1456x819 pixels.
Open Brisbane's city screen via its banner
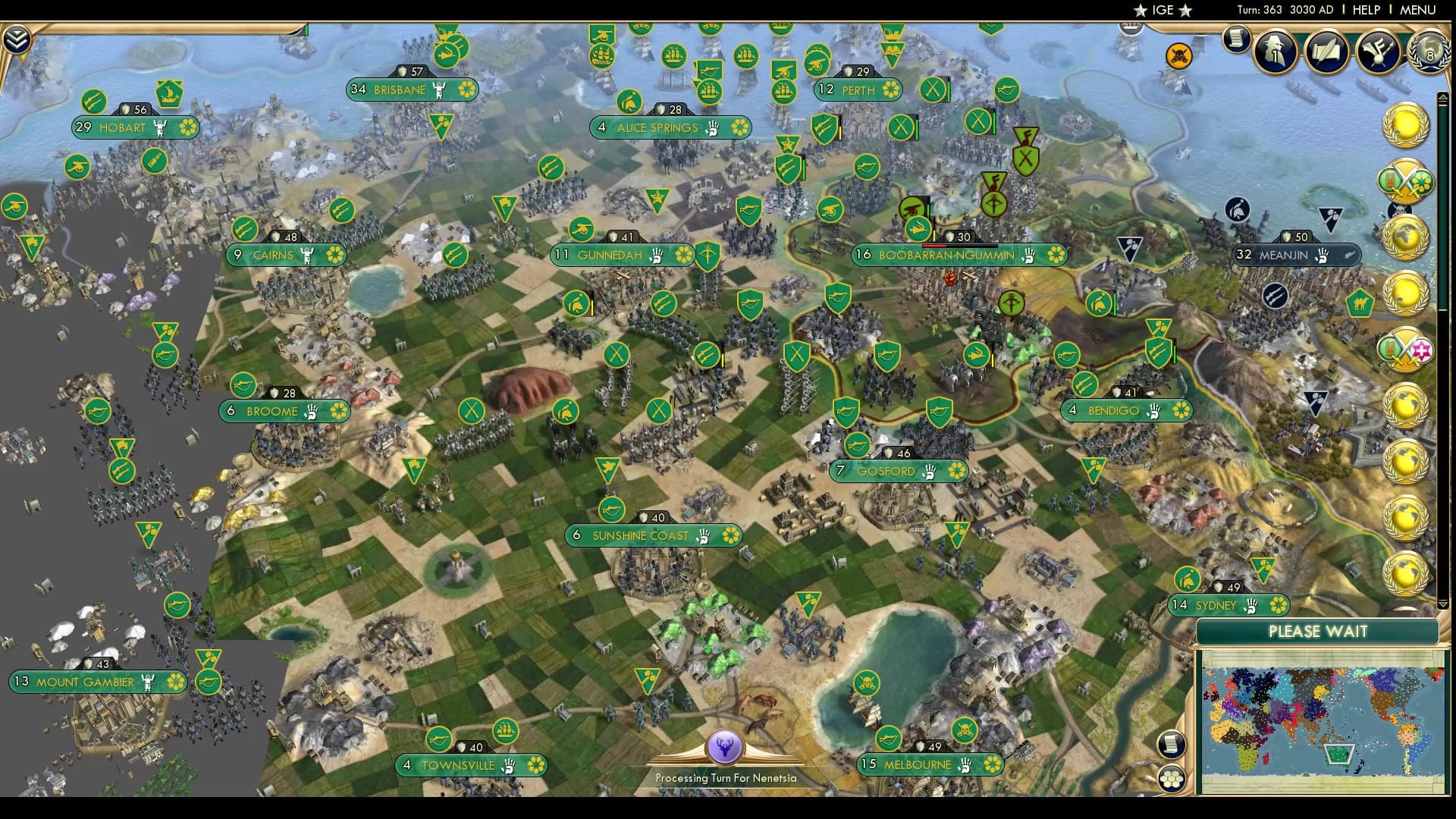point(413,89)
